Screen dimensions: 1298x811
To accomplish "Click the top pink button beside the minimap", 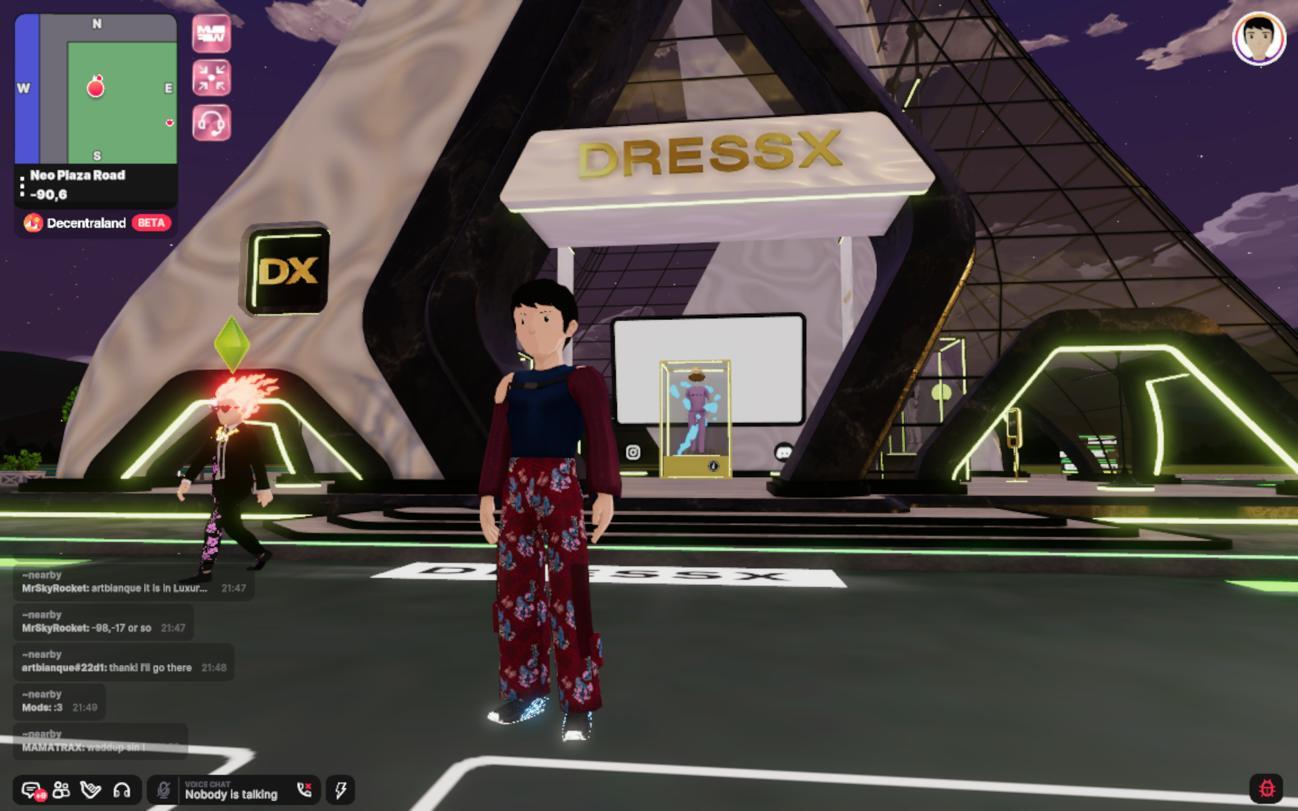I will (x=211, y=33).
